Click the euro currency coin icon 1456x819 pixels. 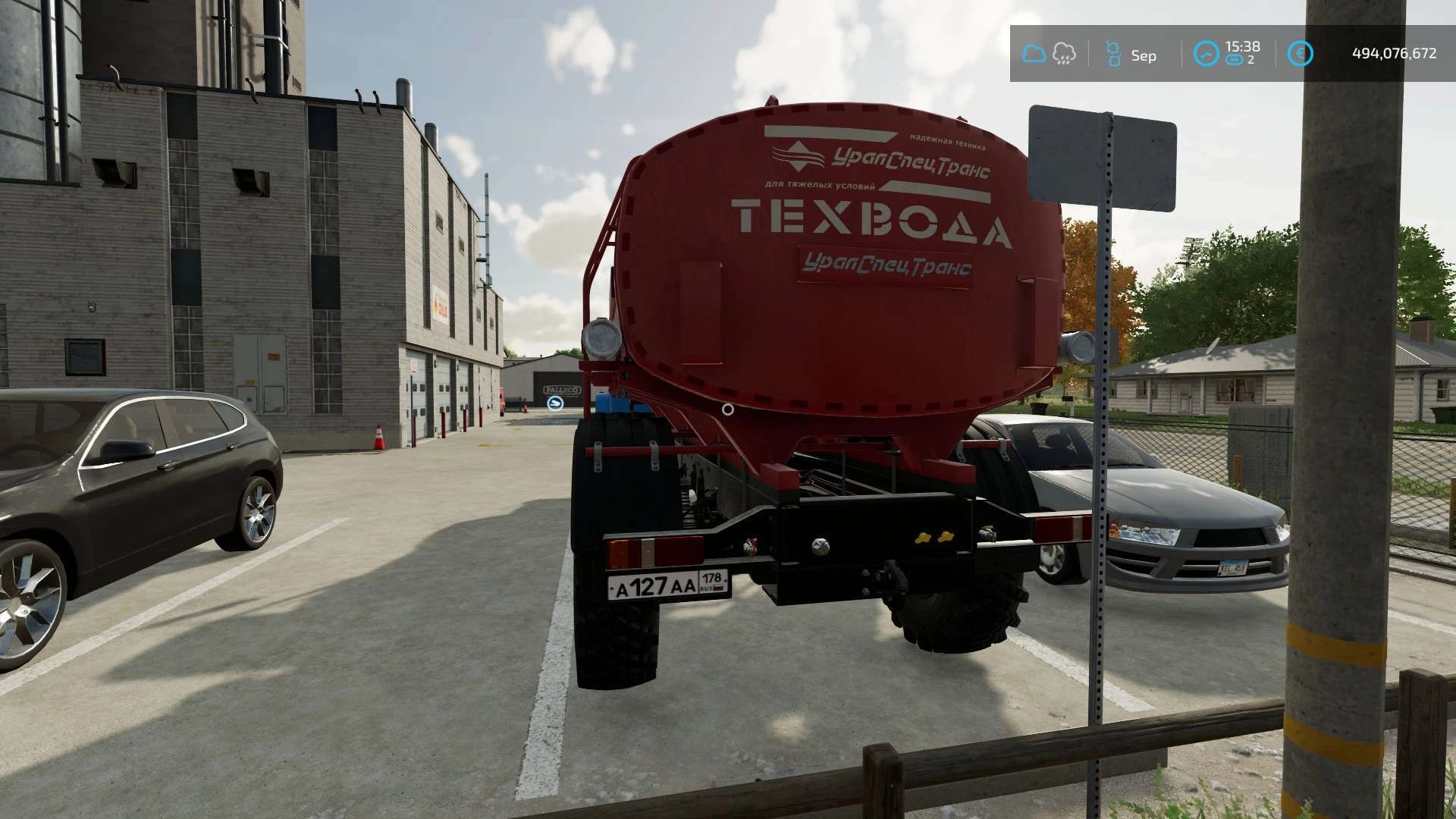[x=1300, y=54]
